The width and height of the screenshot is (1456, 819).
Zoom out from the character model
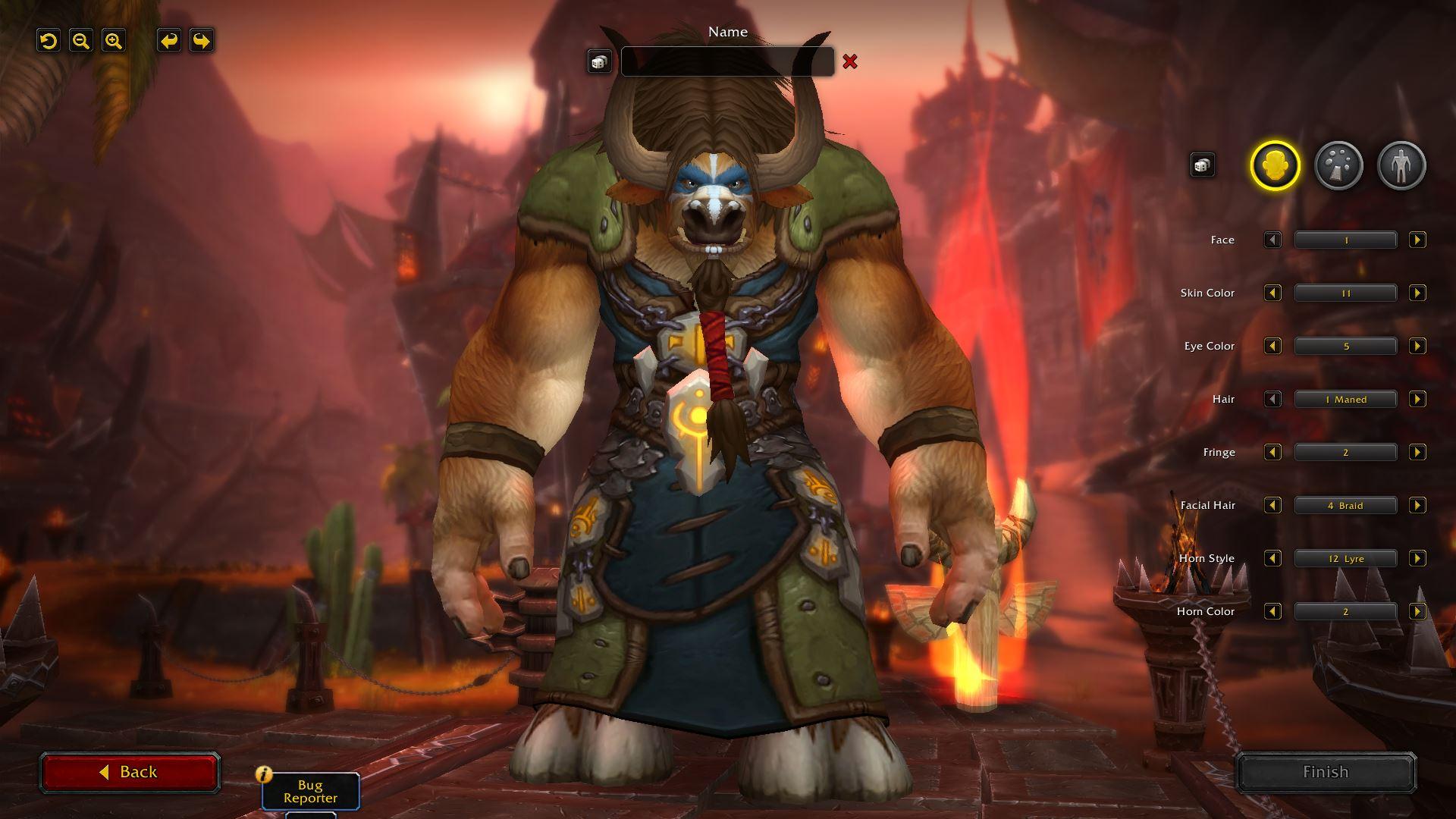click(x=80, y=42)
